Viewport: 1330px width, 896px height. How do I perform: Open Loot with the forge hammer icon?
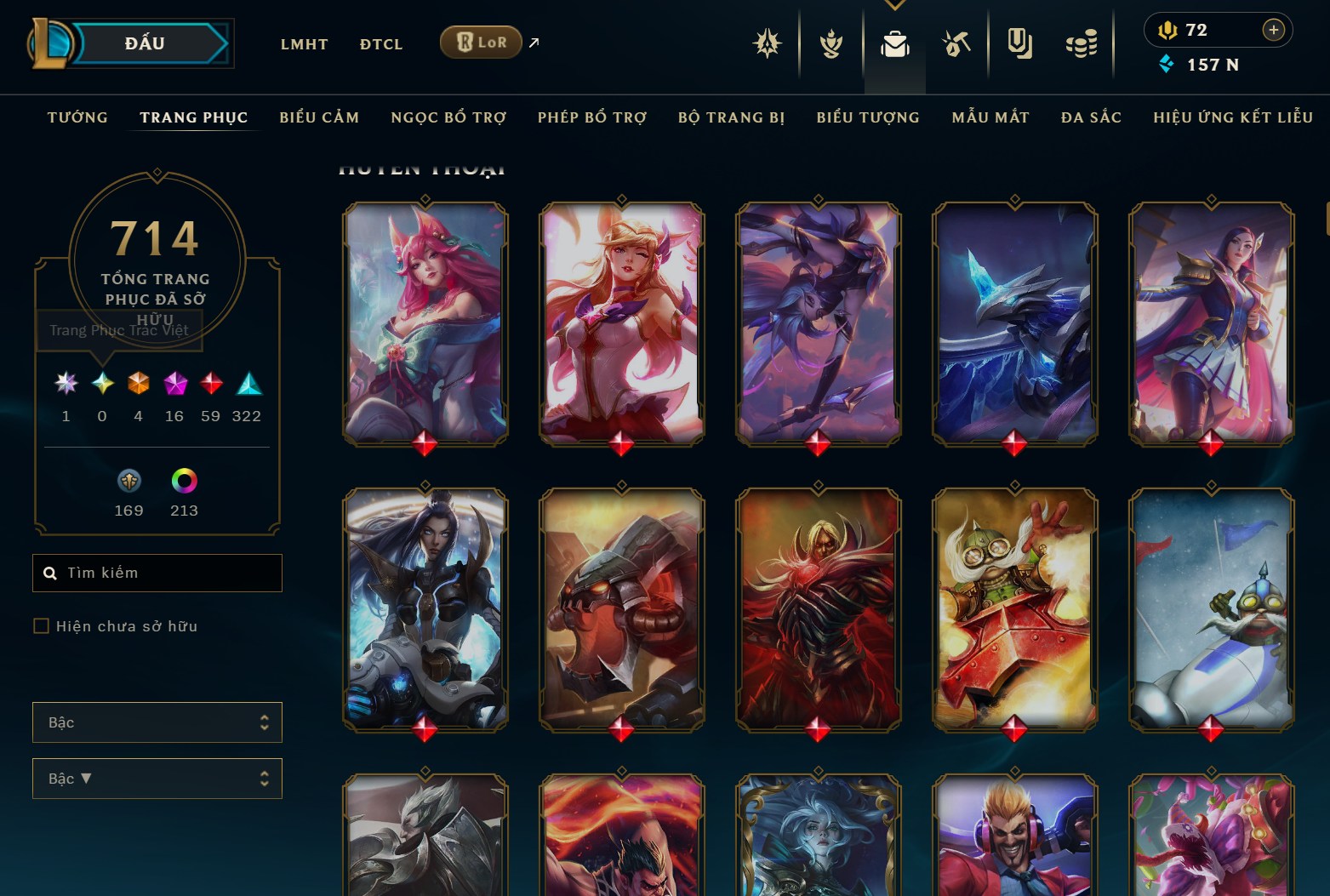tap(956, 44)
